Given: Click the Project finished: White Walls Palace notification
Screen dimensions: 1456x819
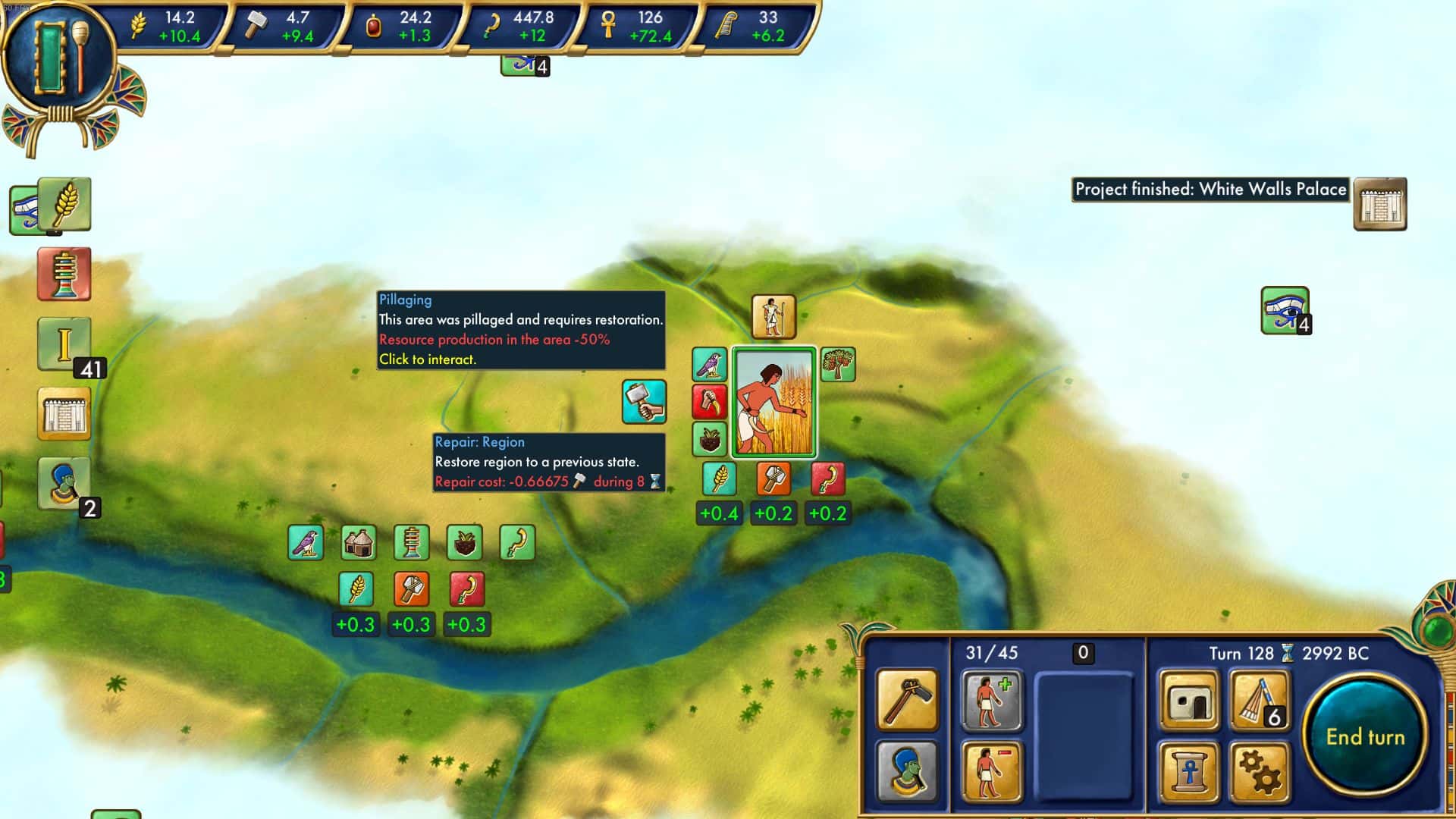Looking at the screenshot, I should (1209, 190).
